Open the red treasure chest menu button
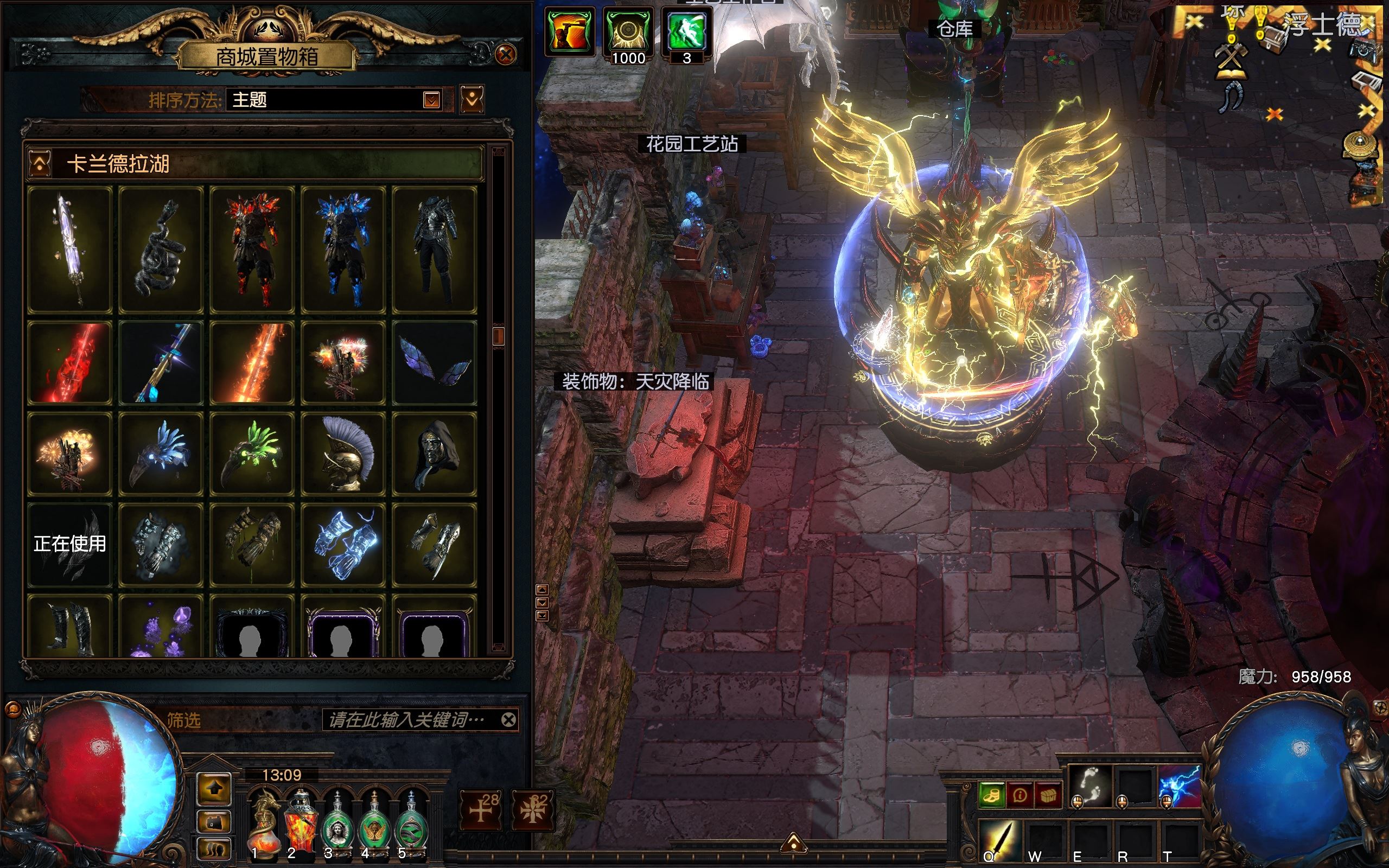Screen dimensions: 1389x868 point(1048,795)
